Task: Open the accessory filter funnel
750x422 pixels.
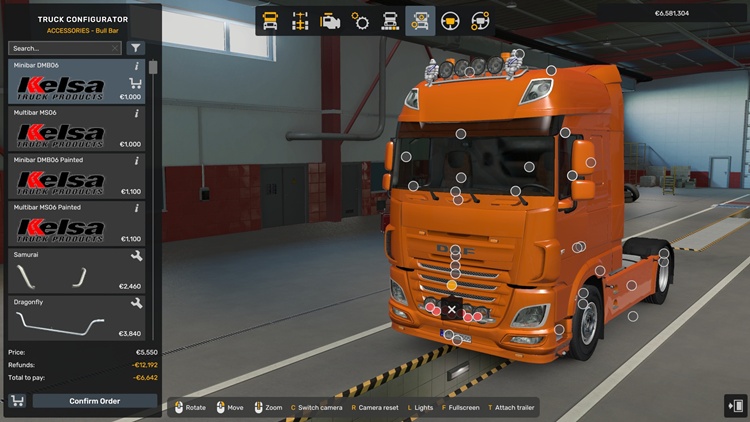Action: tap(135, 48)
